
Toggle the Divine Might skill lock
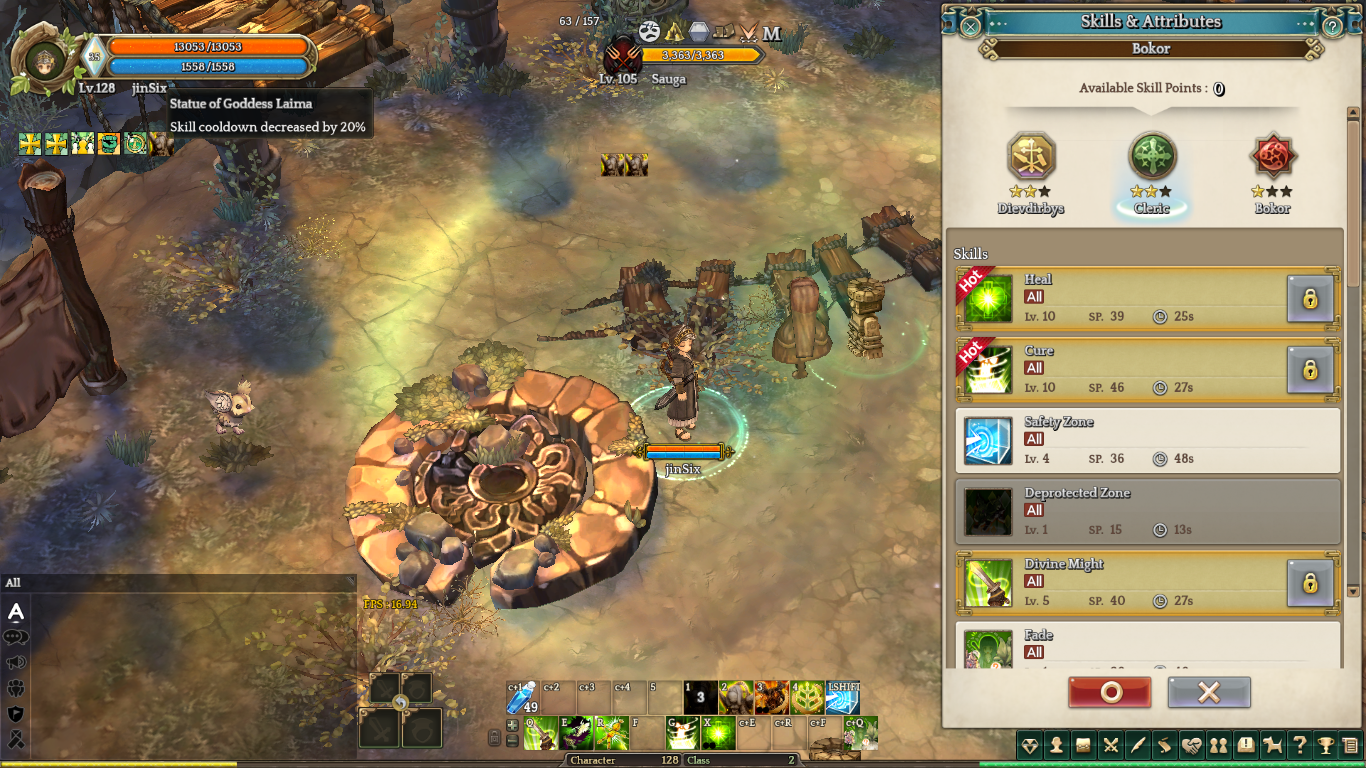point(1309,583)
